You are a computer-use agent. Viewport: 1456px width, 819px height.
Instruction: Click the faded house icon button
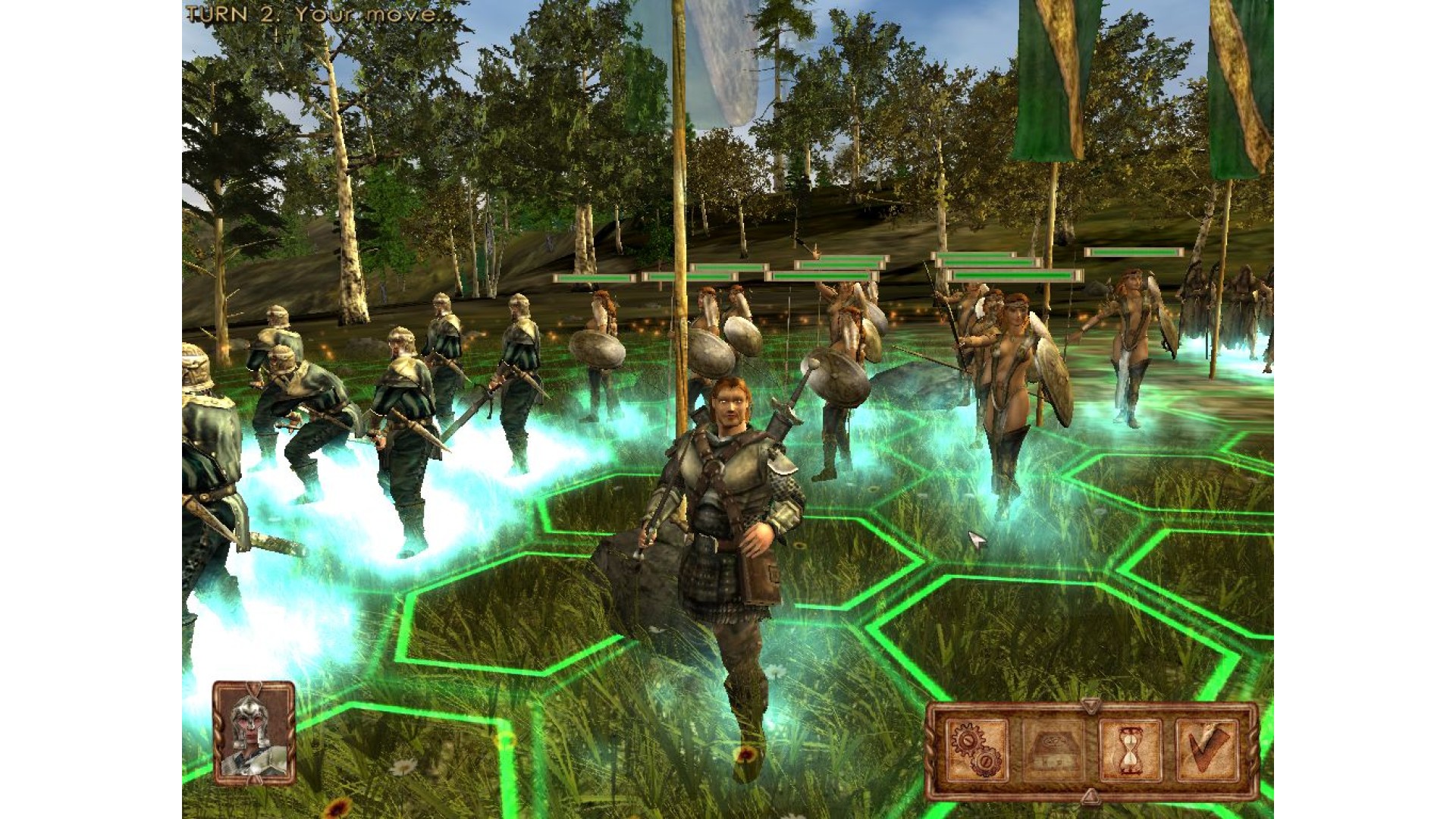click(1053, 749)
